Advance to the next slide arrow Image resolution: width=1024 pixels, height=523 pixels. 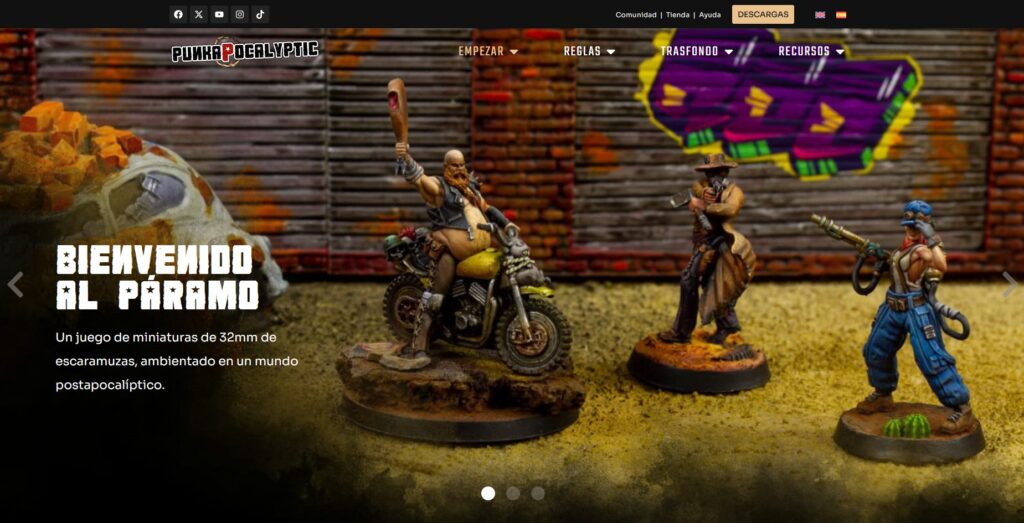1009,285
